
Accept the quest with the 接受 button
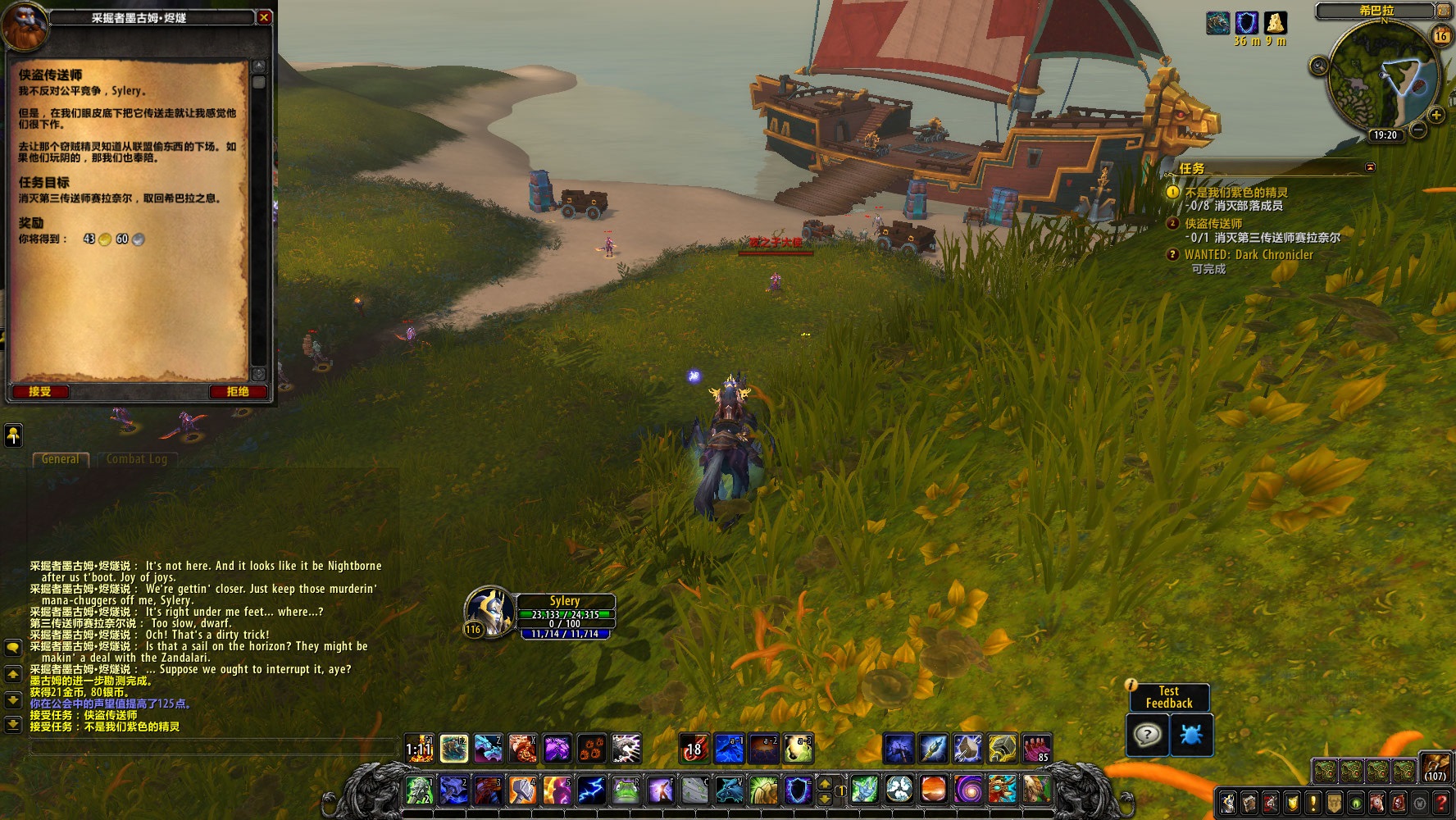tap(39, 392)
